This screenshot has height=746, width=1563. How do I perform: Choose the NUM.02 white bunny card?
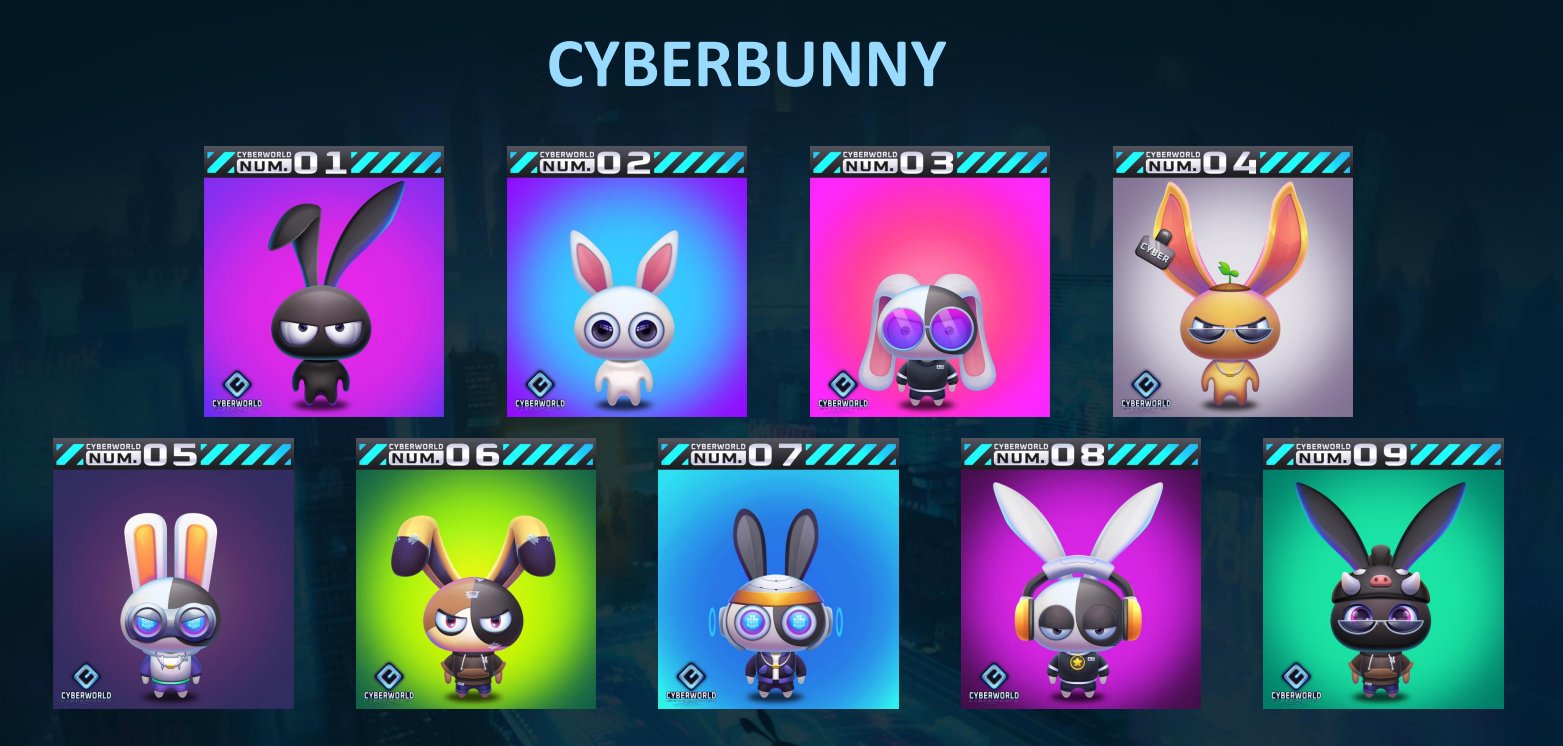tap(626, 296)
